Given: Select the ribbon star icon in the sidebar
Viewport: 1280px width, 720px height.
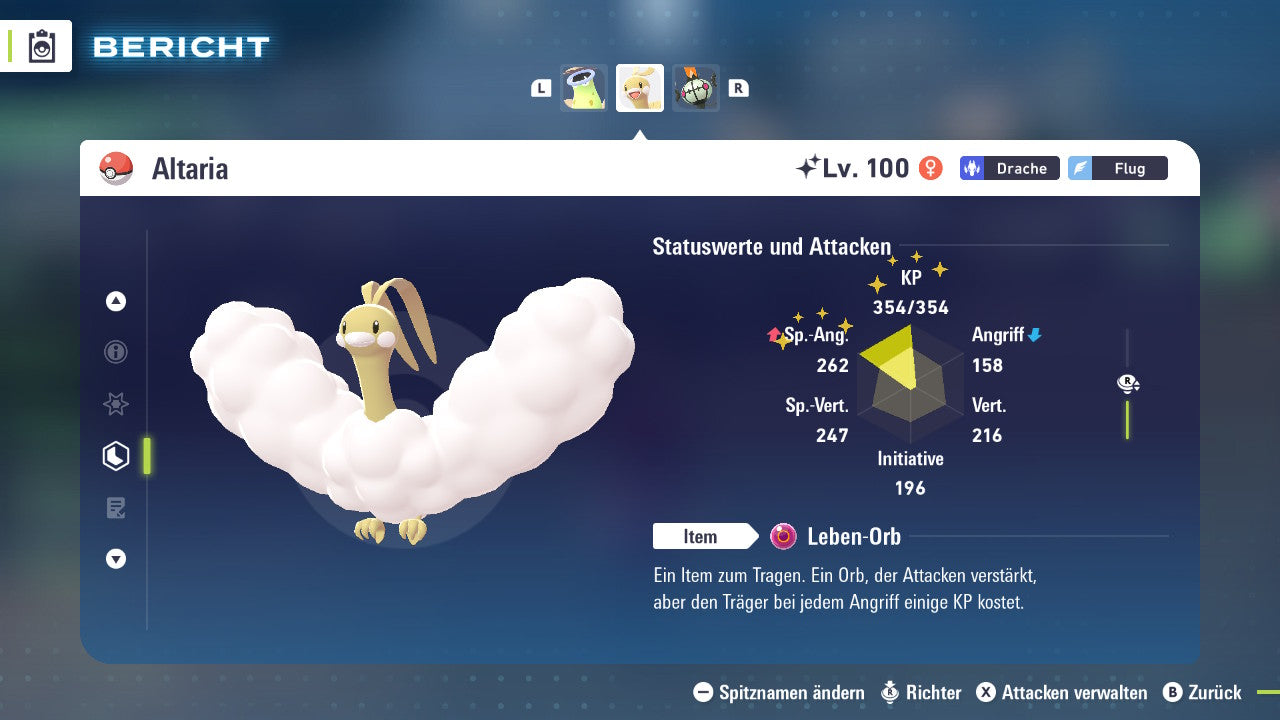Looking at the screenshot, I should pos(115,404).
